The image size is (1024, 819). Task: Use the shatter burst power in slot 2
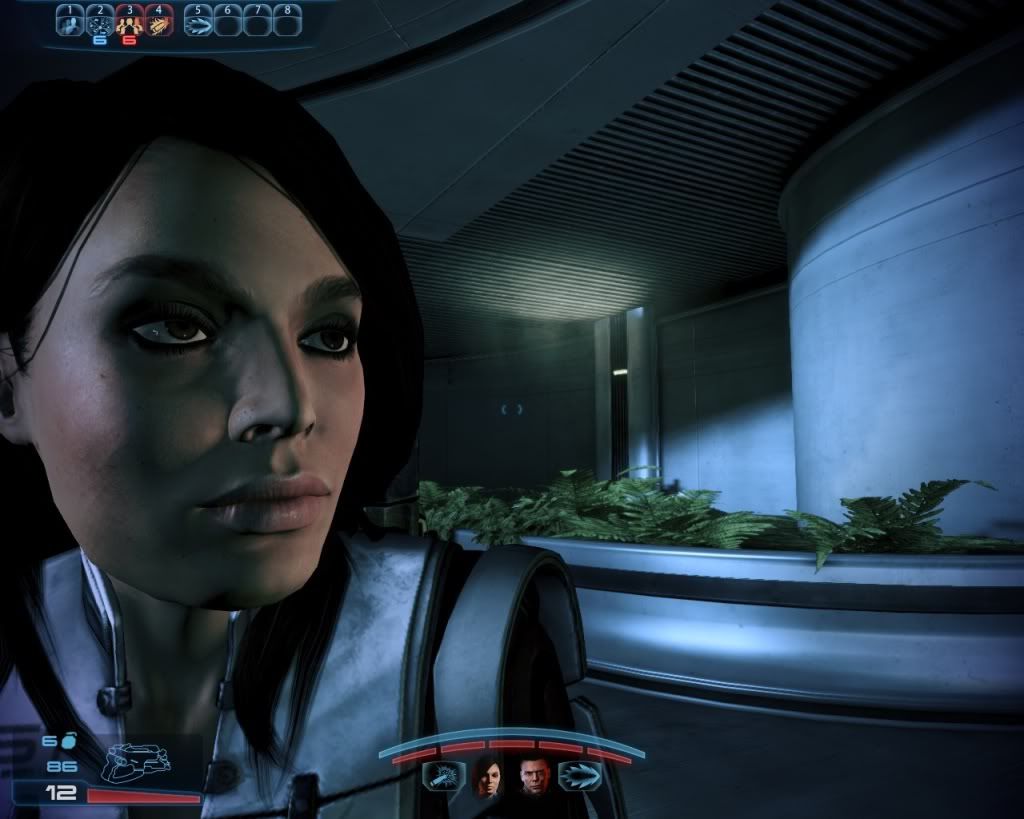tap(100, 20)
